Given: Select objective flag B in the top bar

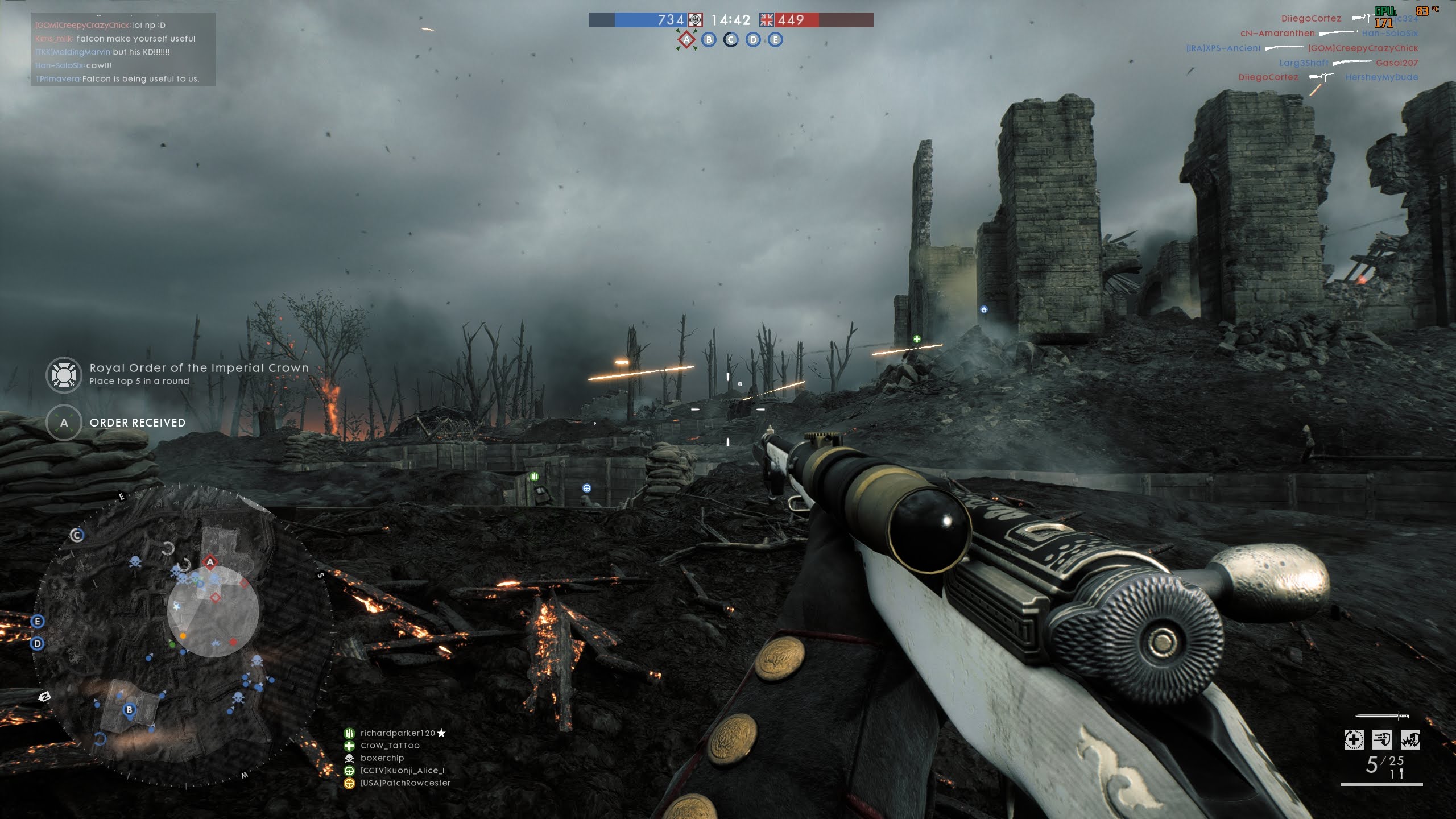Looking at the screenshot, I should (709, 40).
